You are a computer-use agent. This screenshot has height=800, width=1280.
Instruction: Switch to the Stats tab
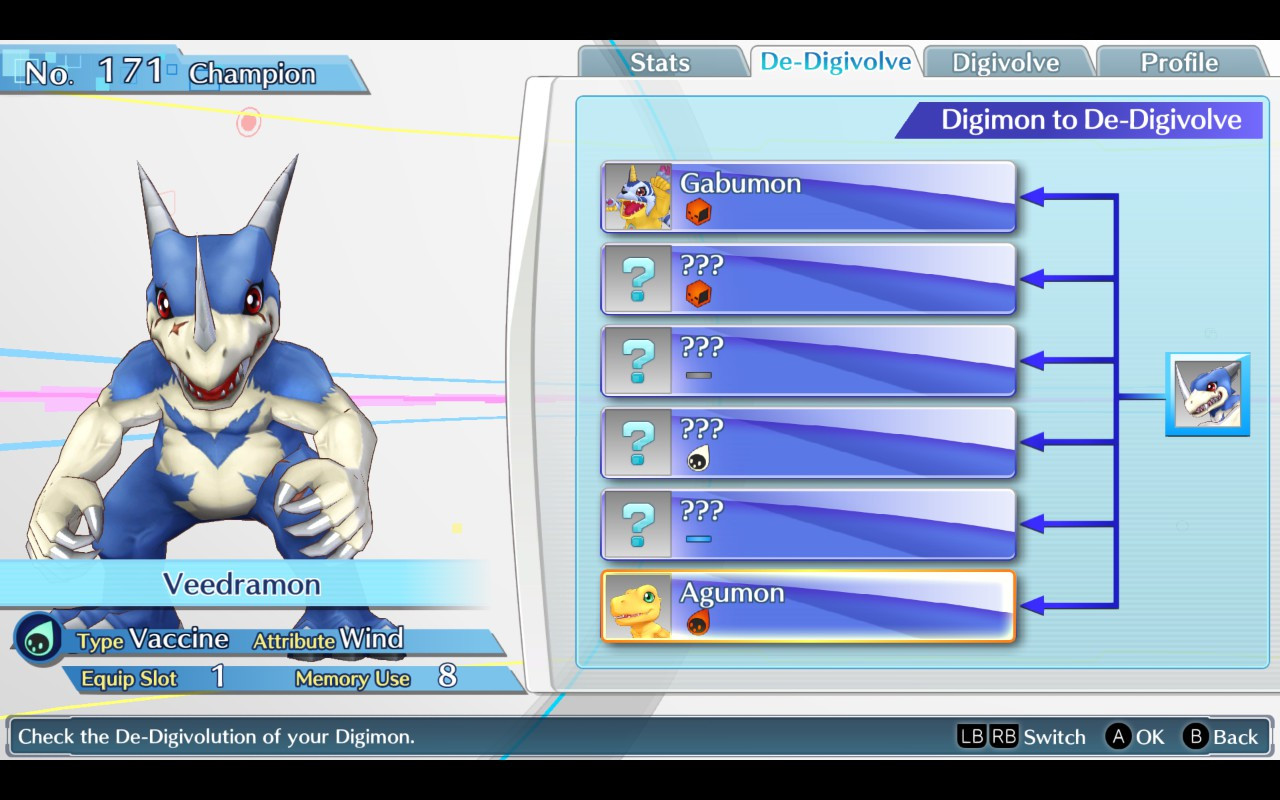pyautogui.click(x=660, y=62)
